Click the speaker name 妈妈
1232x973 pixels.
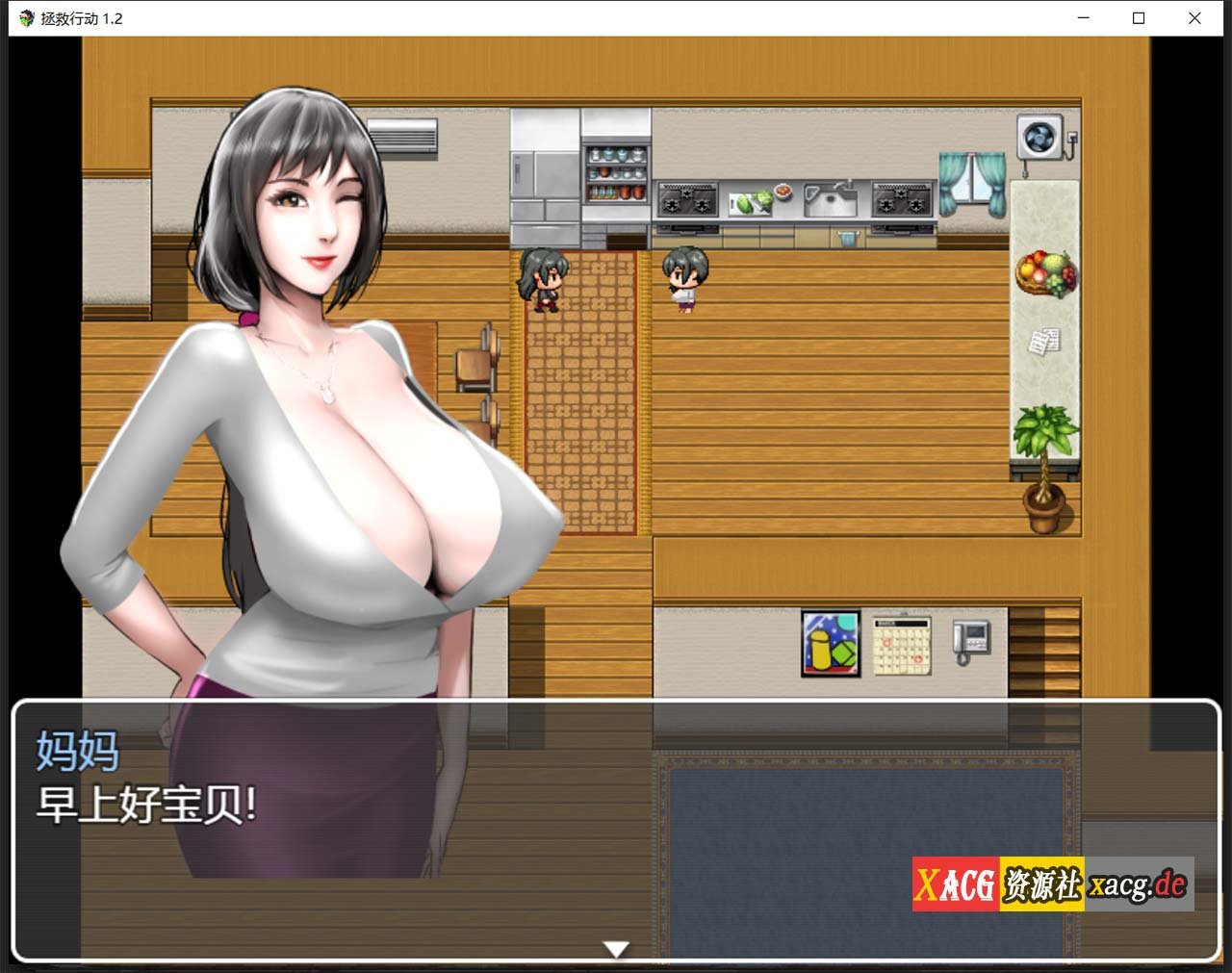point(77,754)
